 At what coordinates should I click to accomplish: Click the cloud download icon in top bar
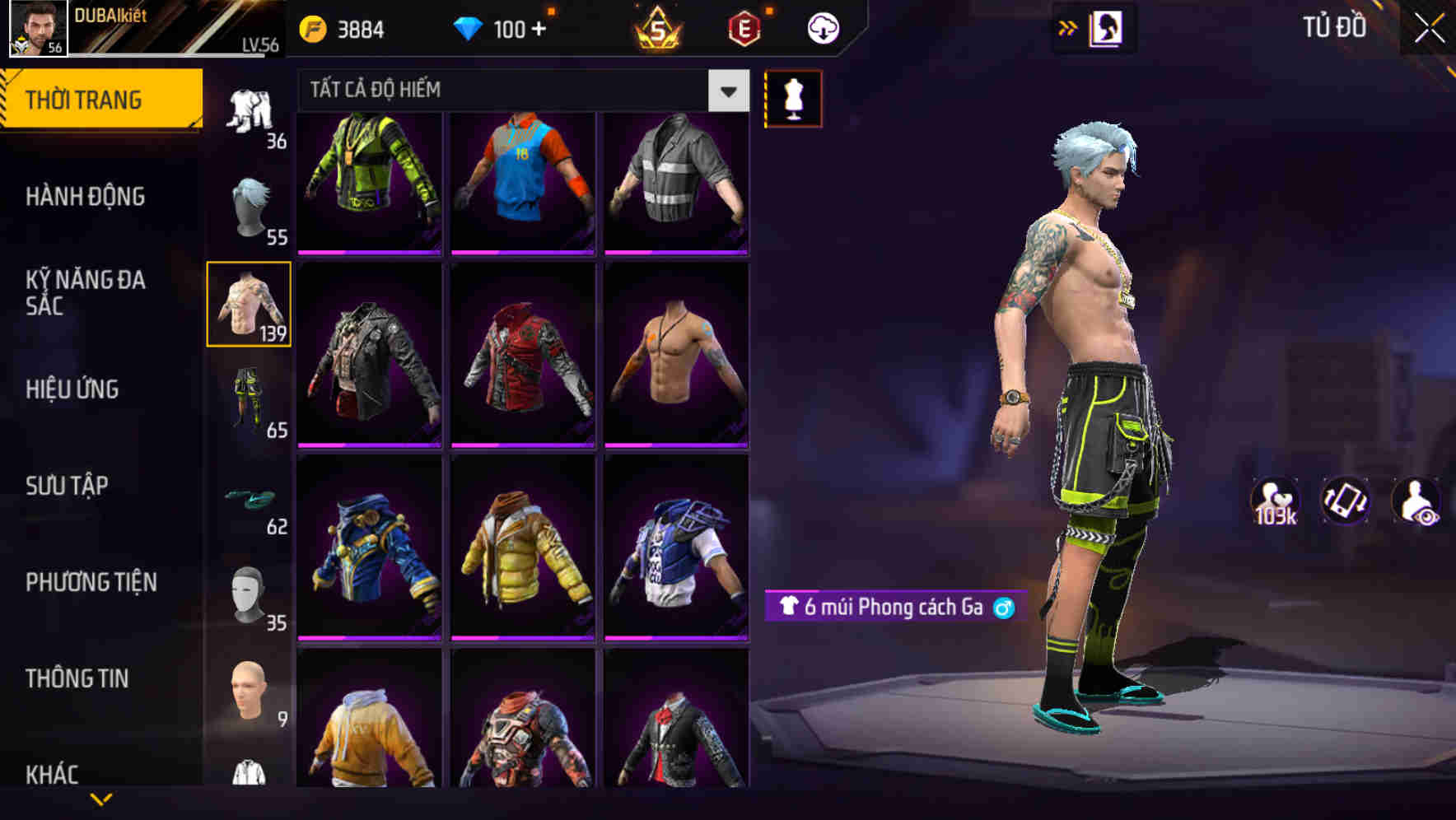824,27
